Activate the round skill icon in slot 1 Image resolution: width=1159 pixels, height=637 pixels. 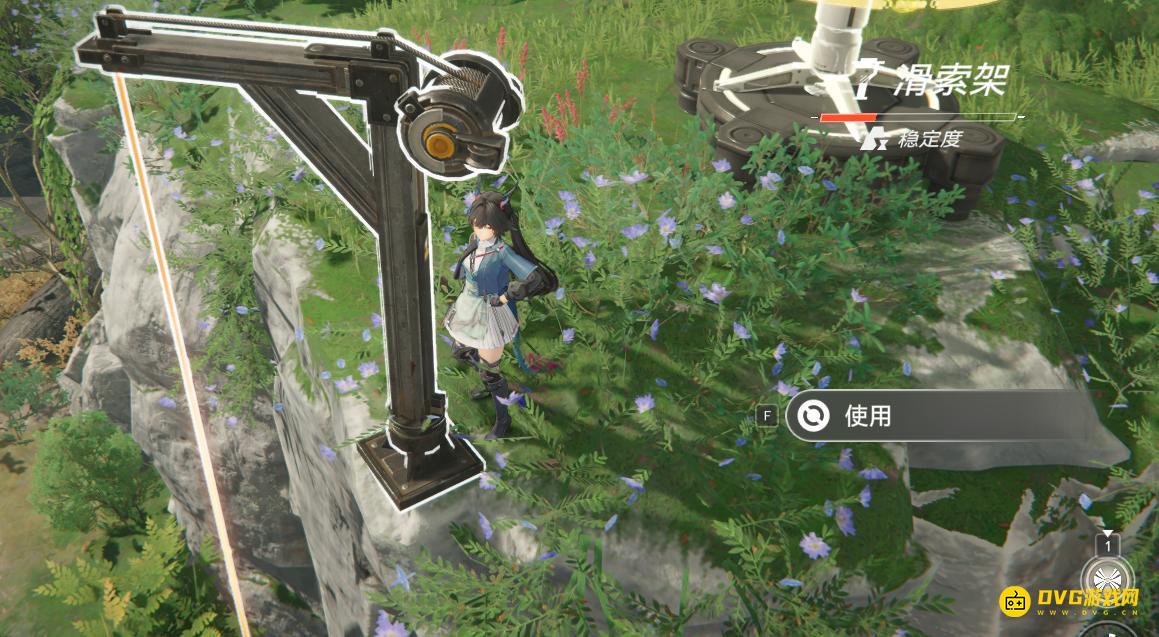pos(1106,581)
